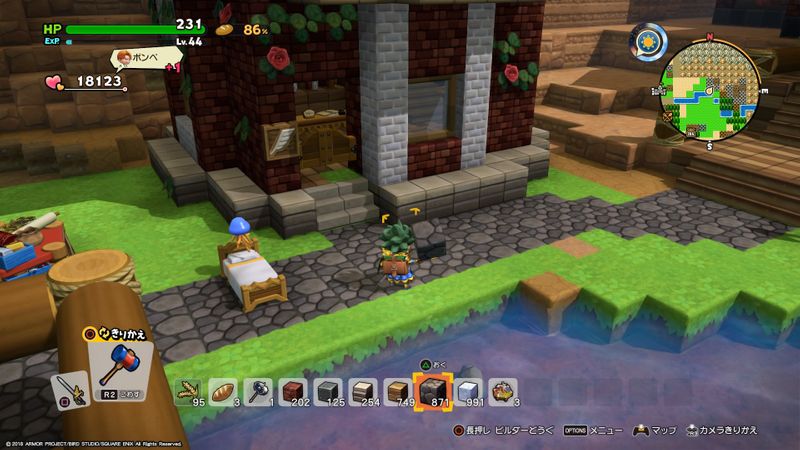Choose the last hotbar item with quantity 3

point(502,390)
